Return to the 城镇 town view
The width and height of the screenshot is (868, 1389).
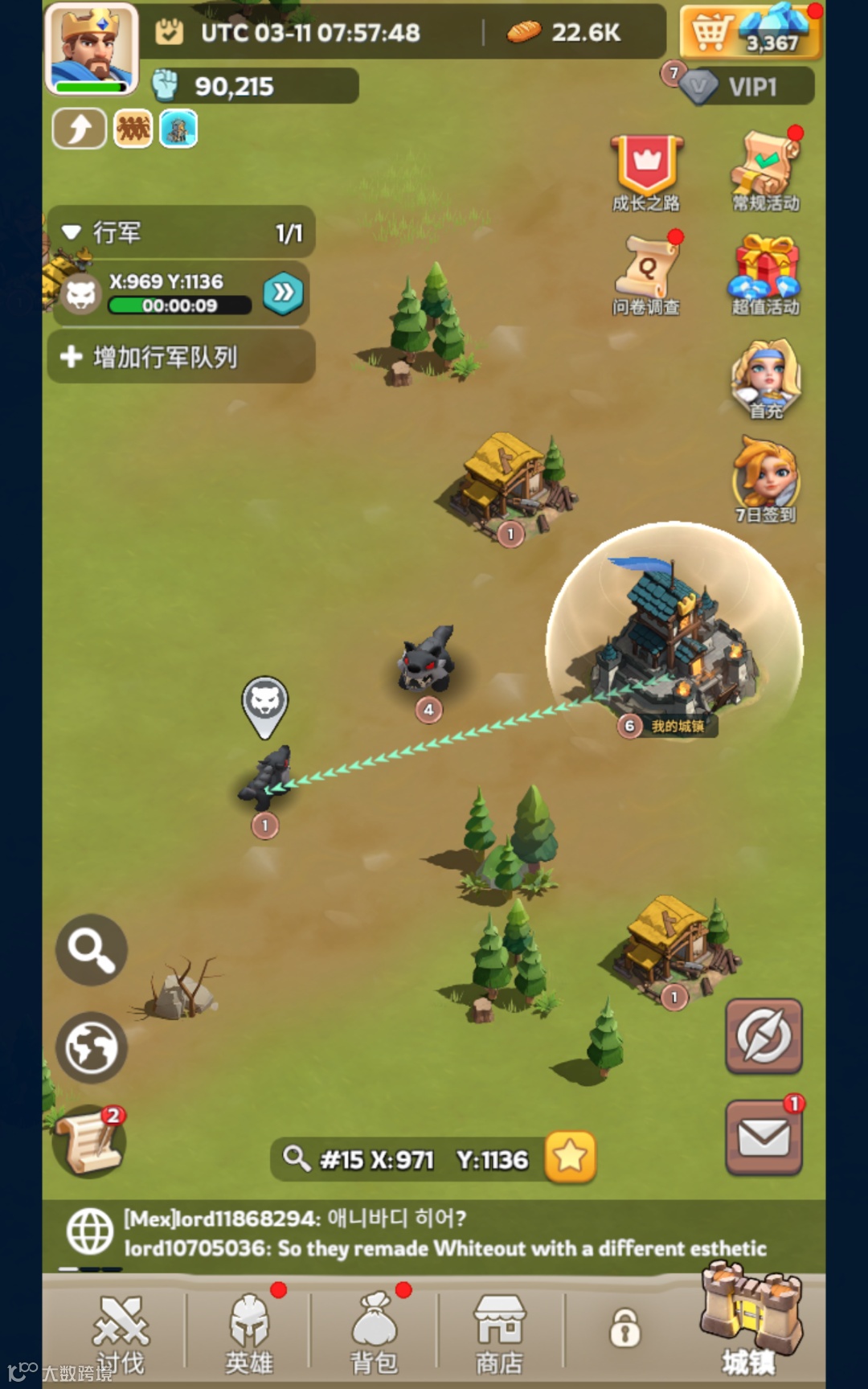(x=749, y=1326)
